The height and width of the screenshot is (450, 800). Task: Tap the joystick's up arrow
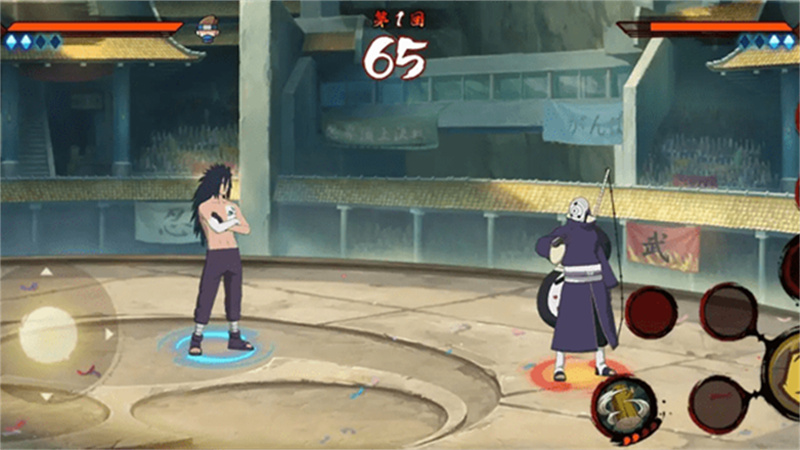pos(47,271)
